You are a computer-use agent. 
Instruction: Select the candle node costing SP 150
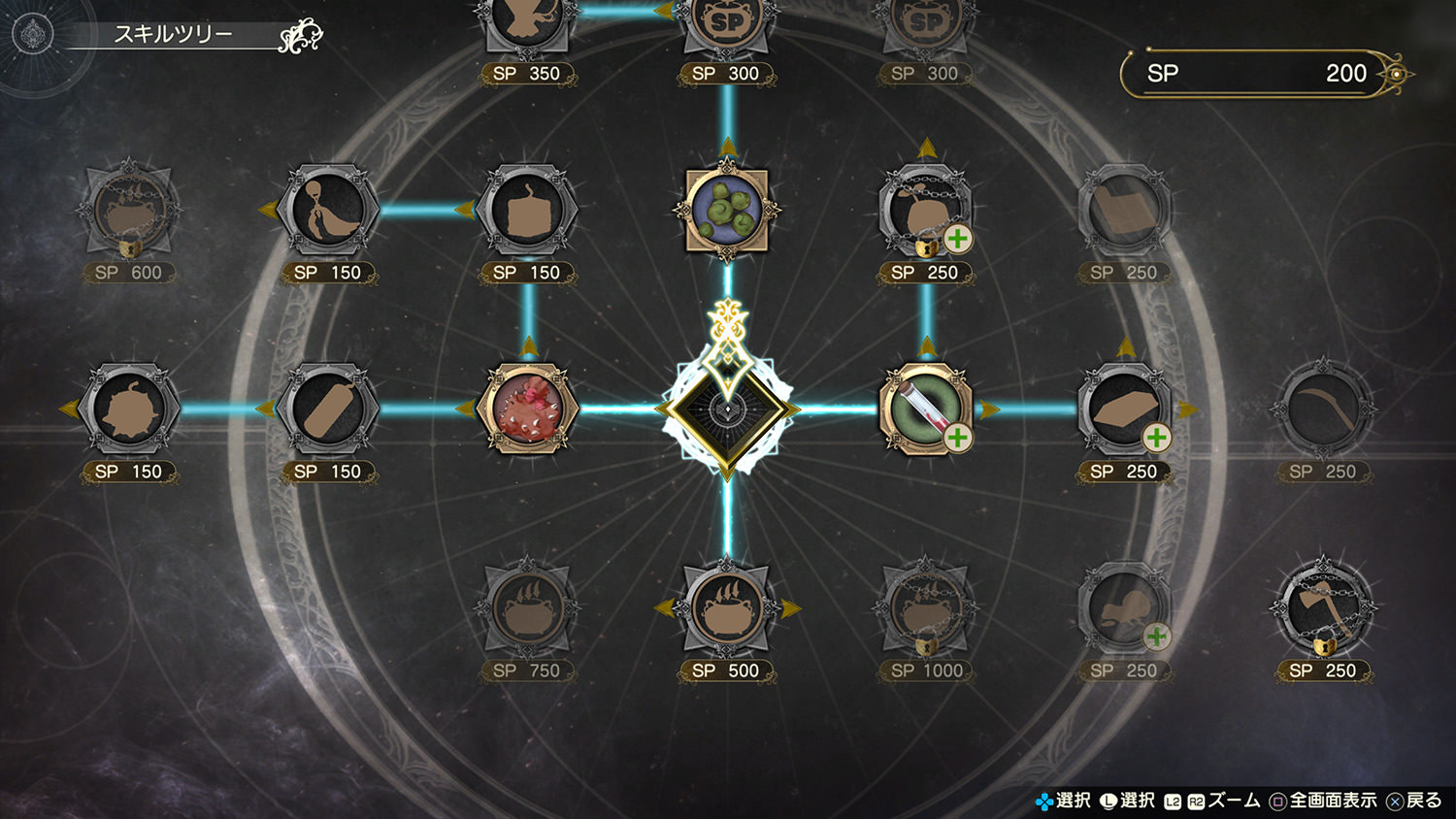(529, 210)
